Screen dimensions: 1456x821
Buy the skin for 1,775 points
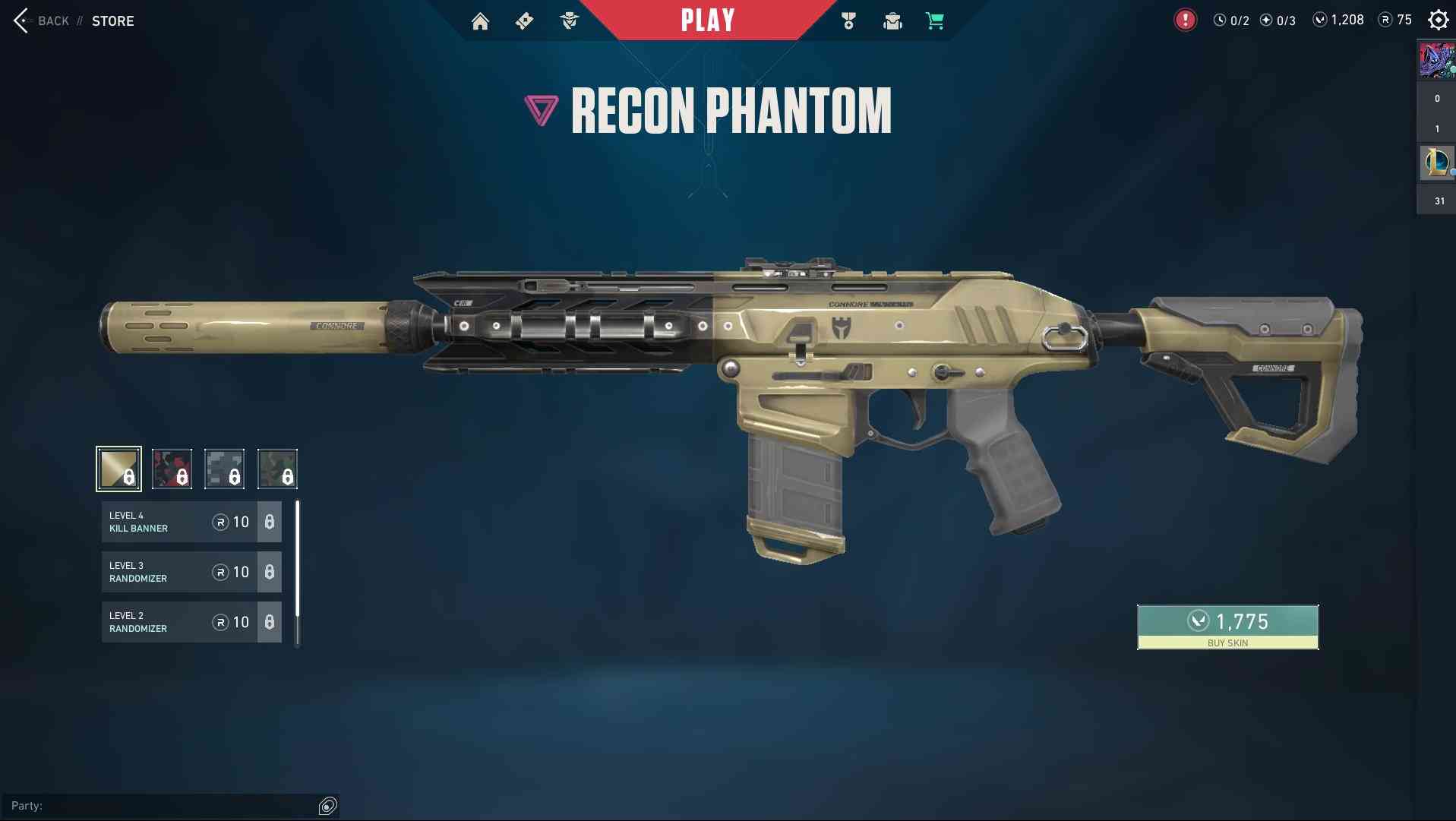1227,627
